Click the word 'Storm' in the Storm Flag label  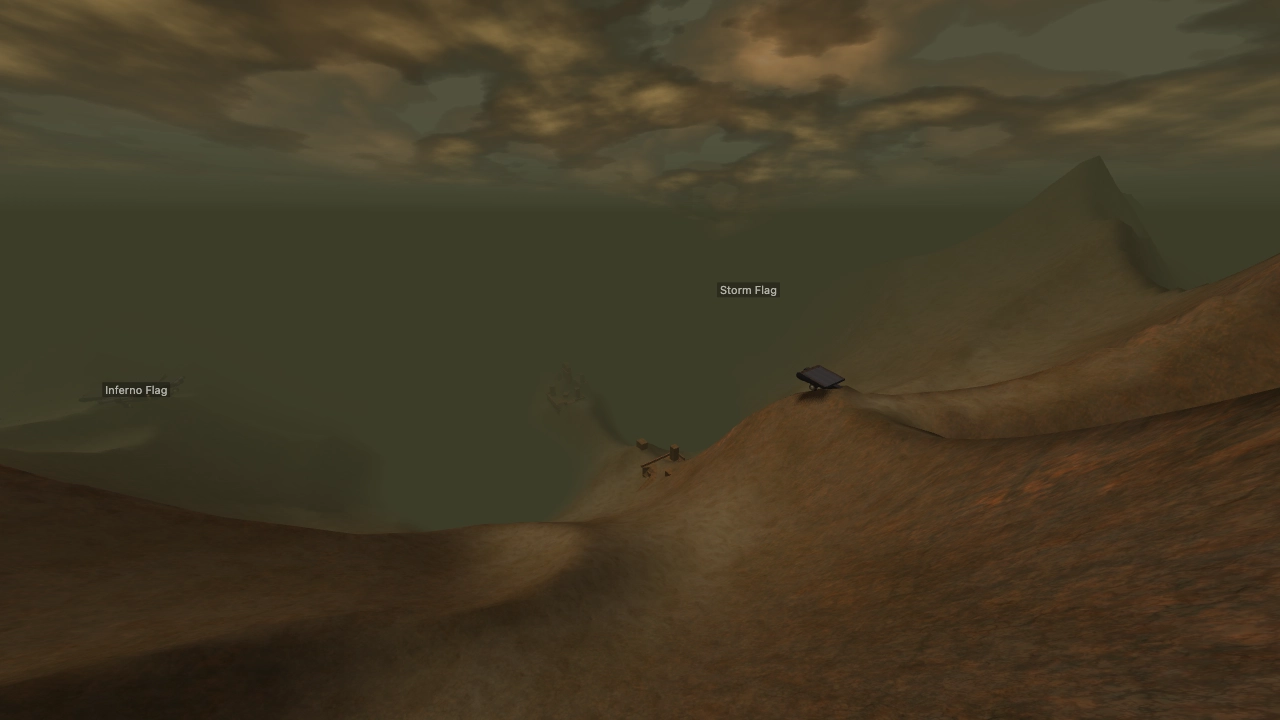[x=736, y=290]
